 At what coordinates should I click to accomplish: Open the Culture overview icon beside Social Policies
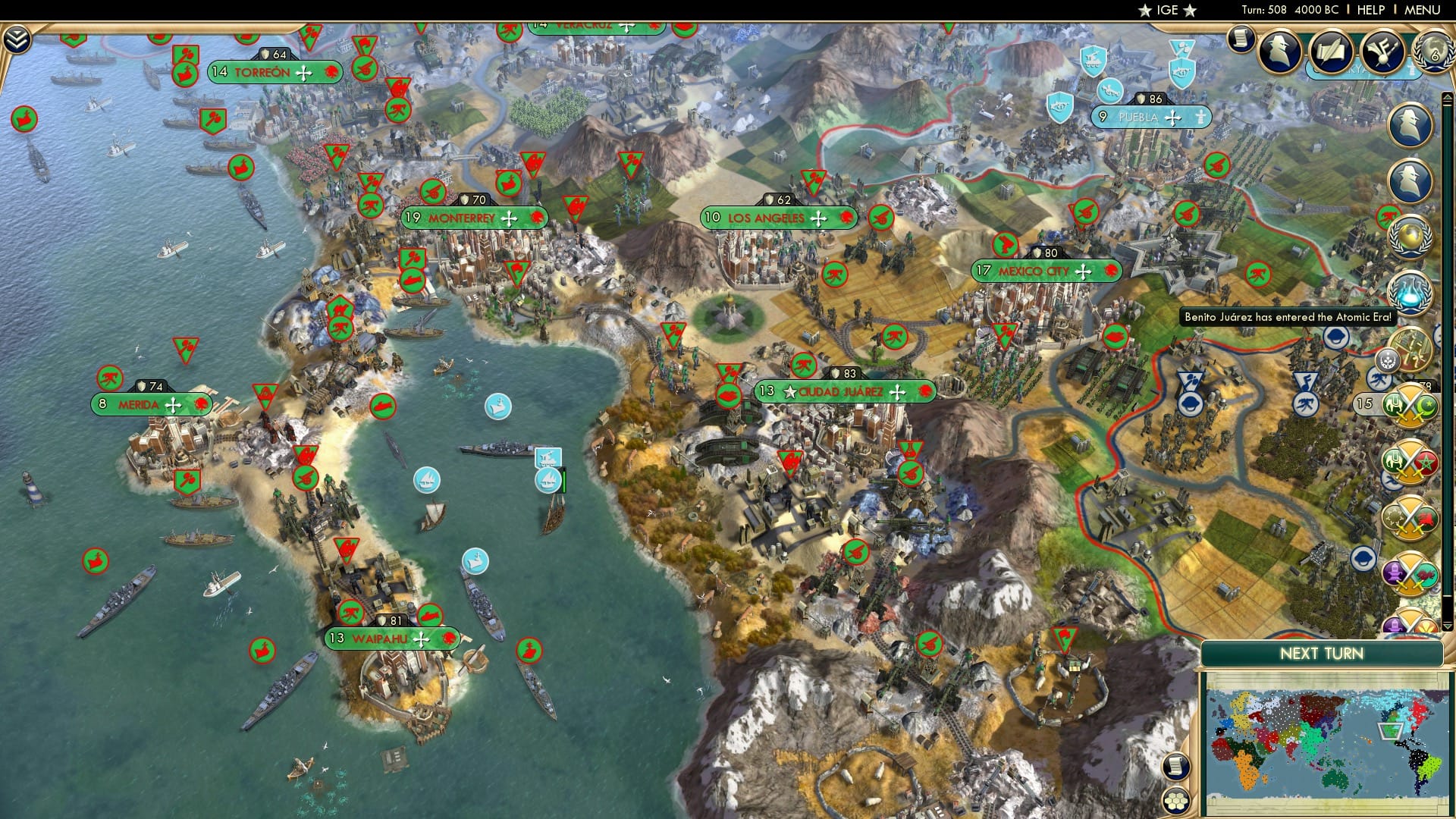(1381, 52)
